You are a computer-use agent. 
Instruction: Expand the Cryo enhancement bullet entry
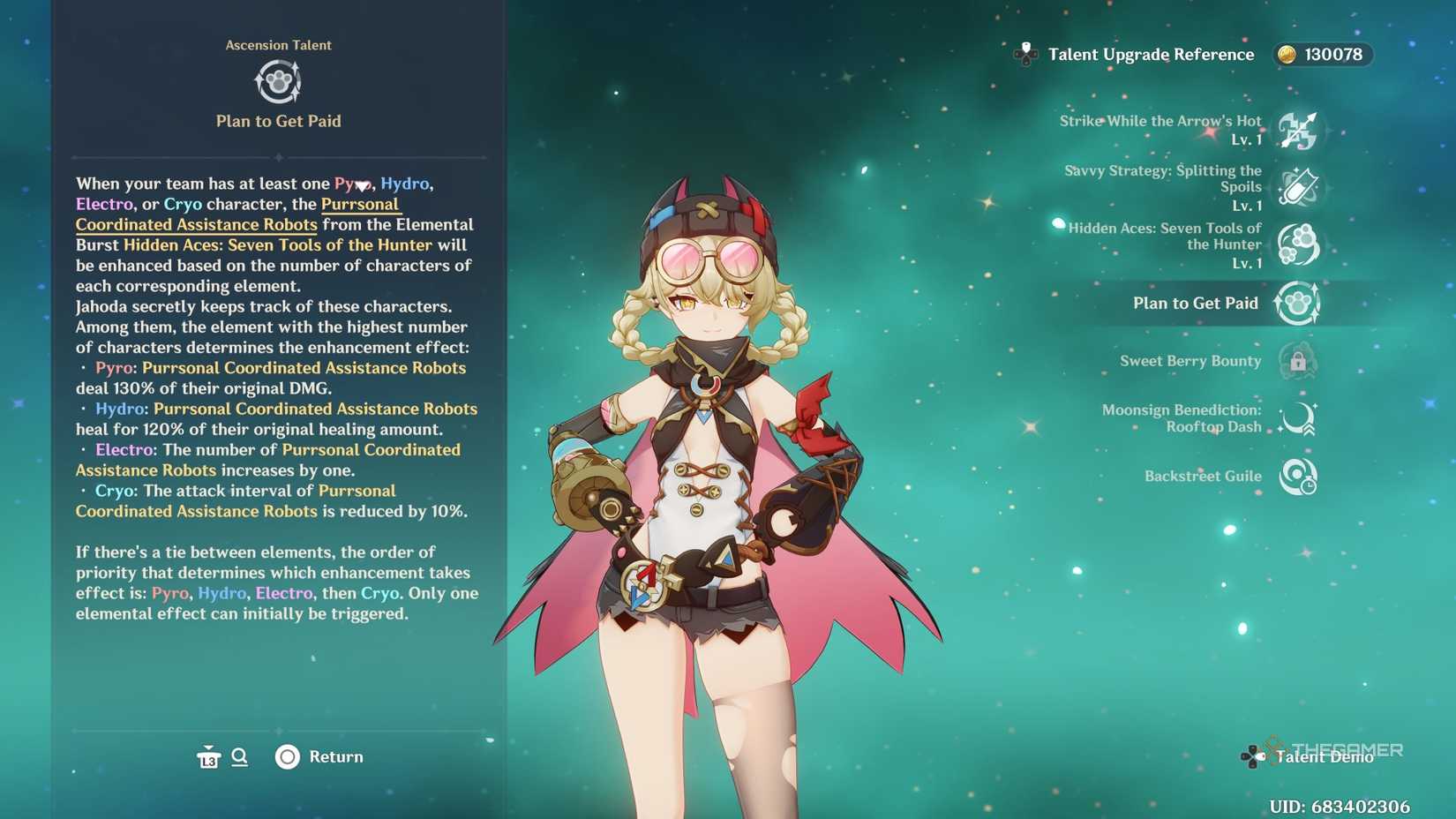coord(115,491)
